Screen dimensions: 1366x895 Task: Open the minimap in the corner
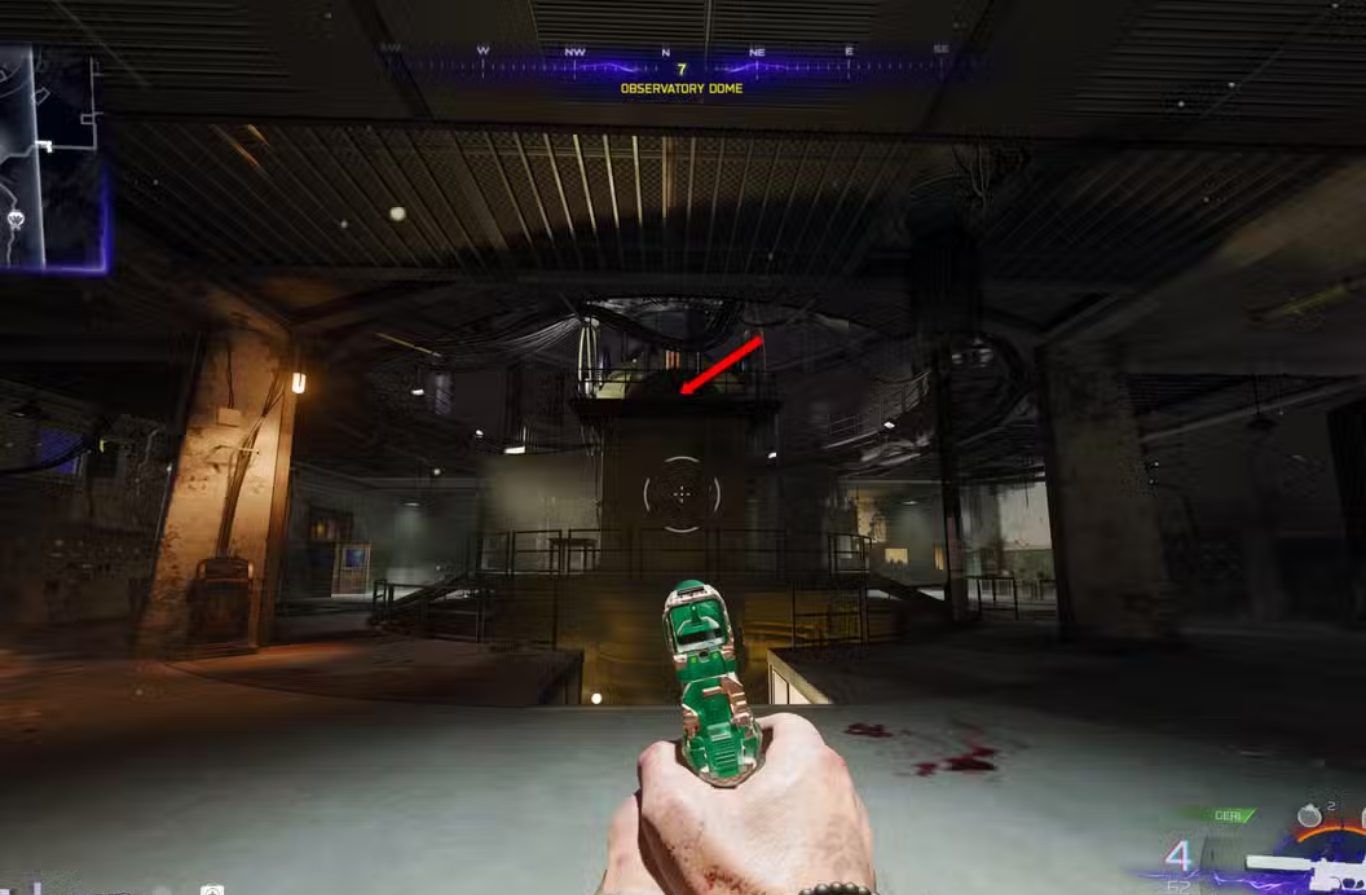point(50,157)
